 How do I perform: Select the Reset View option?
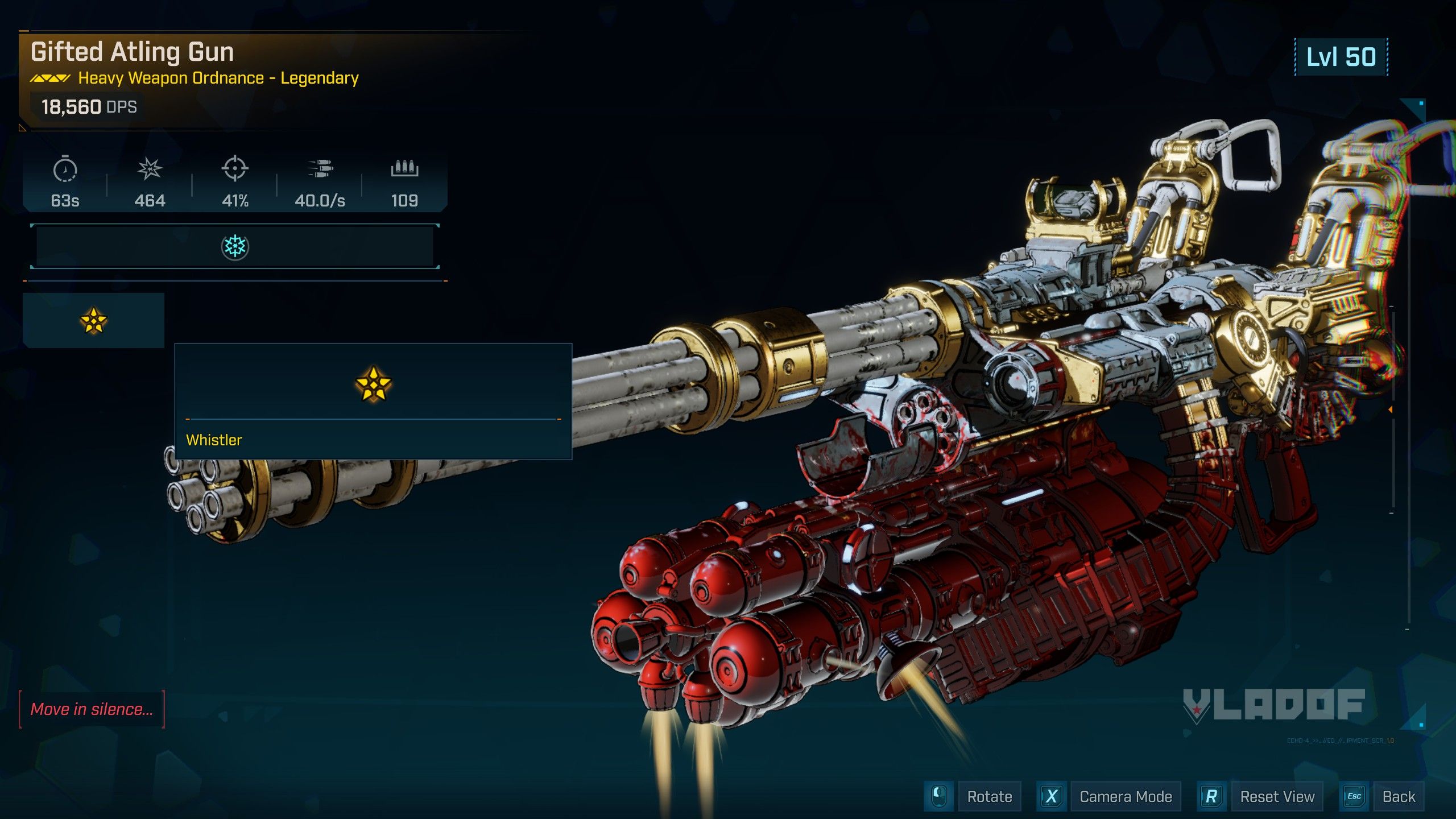pyautogui.click(x=1277, y=797)
